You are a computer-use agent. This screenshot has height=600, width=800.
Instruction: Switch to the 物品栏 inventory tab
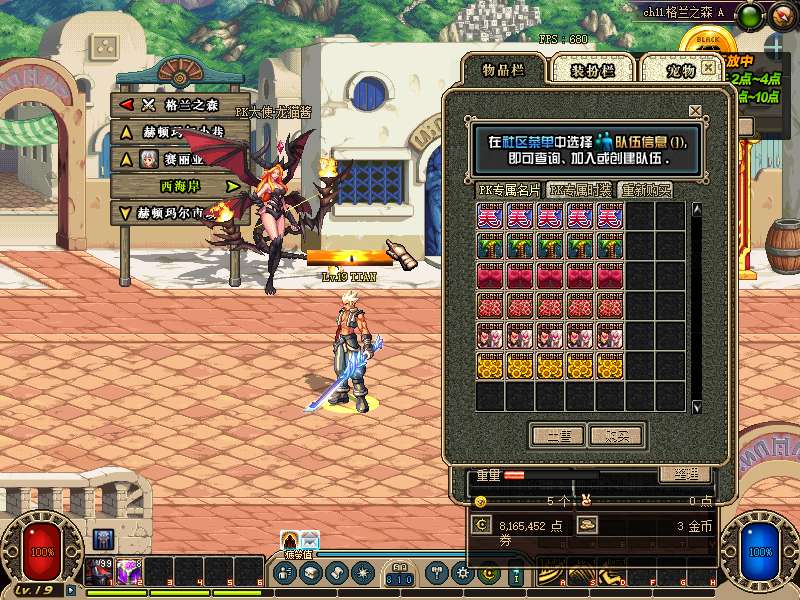pyautogui.click(x=503, y=69)
